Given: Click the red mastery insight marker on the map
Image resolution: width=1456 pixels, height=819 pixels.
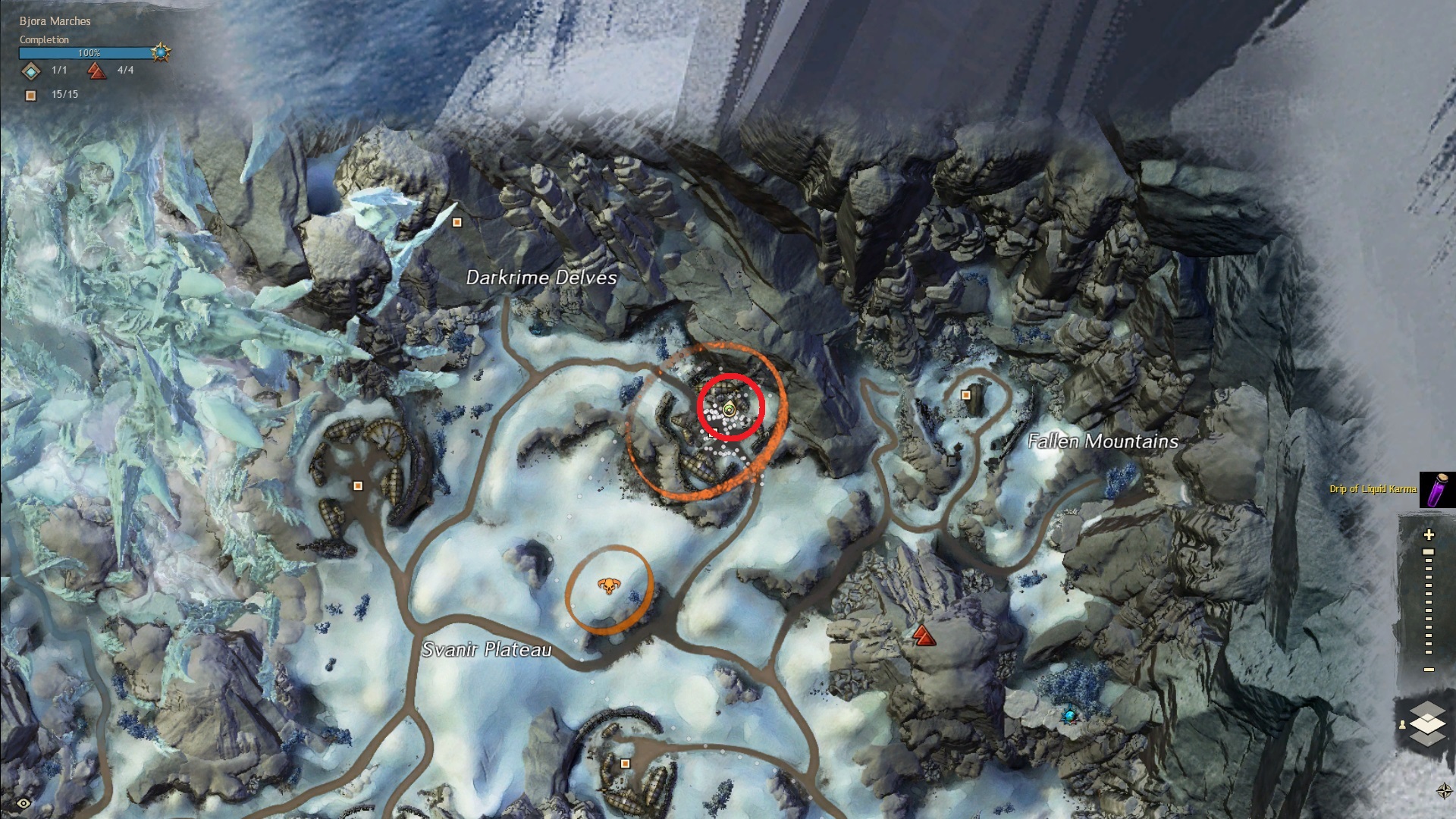Looking at the screenshot, I should pyautogui.click(x=923, y=635).
